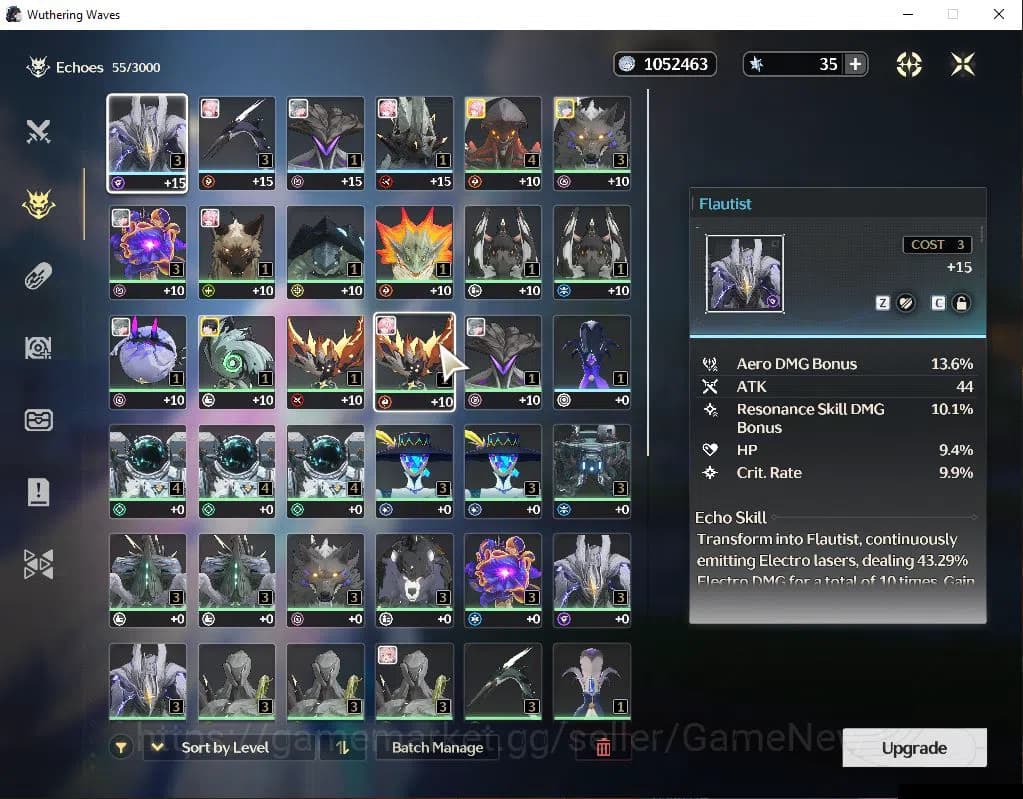The image size is (1023, 799).
Task: Click the crosshair target icon in top bar
Action: [909, 64]
